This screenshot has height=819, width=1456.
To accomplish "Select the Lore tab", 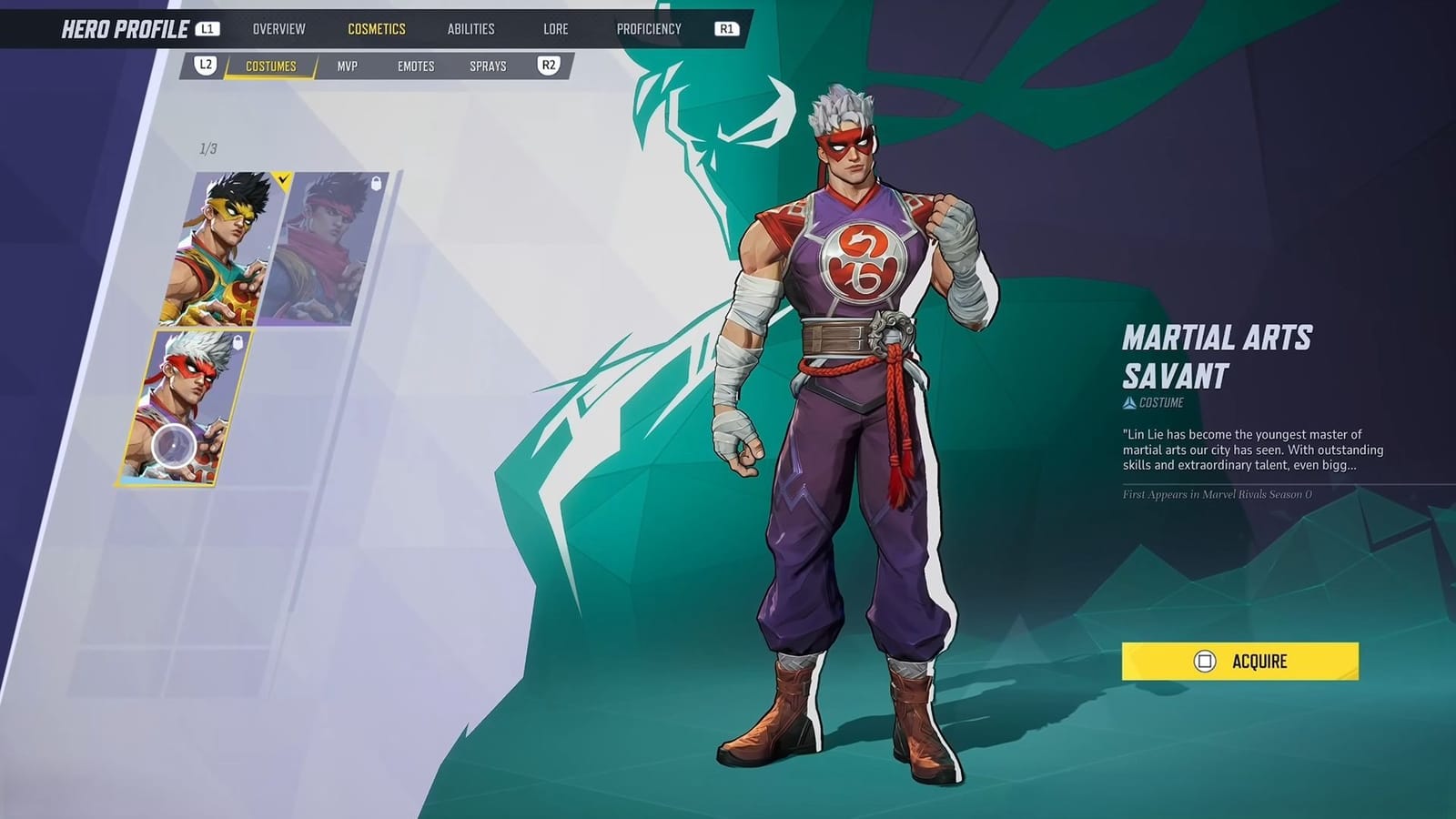I will (x=554, y=28).
